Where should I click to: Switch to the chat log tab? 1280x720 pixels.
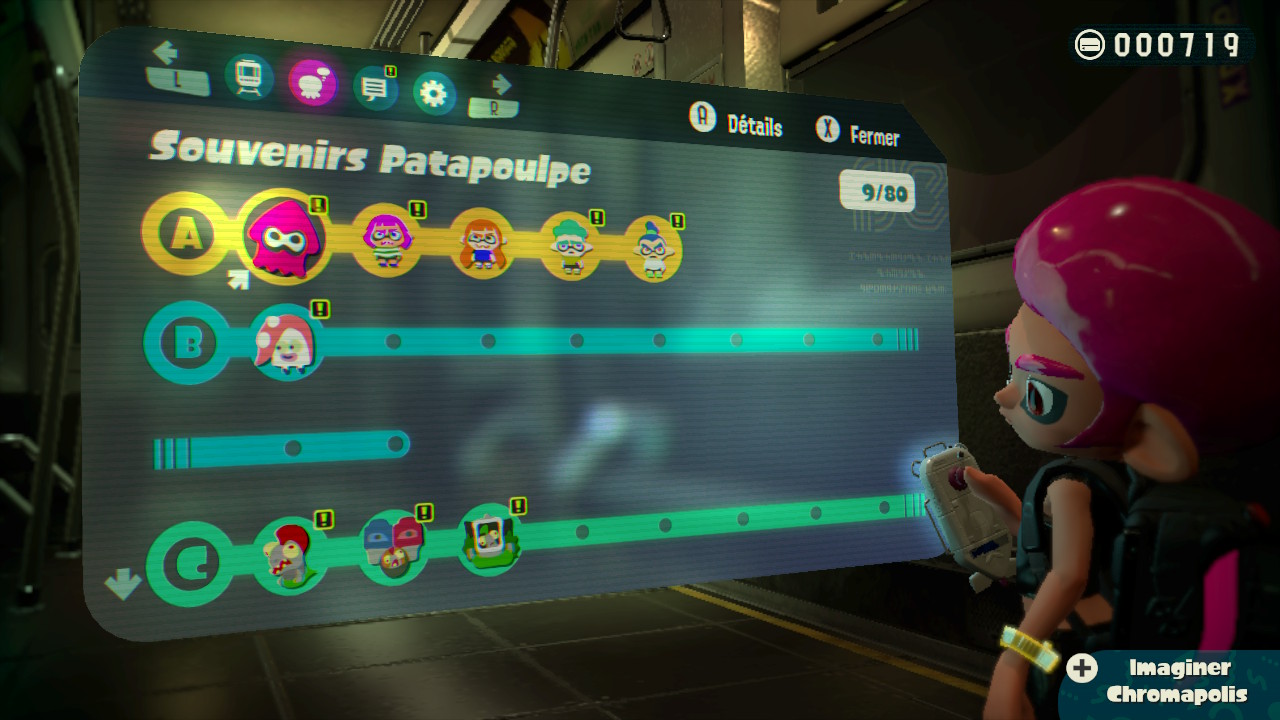pos(375,88)
